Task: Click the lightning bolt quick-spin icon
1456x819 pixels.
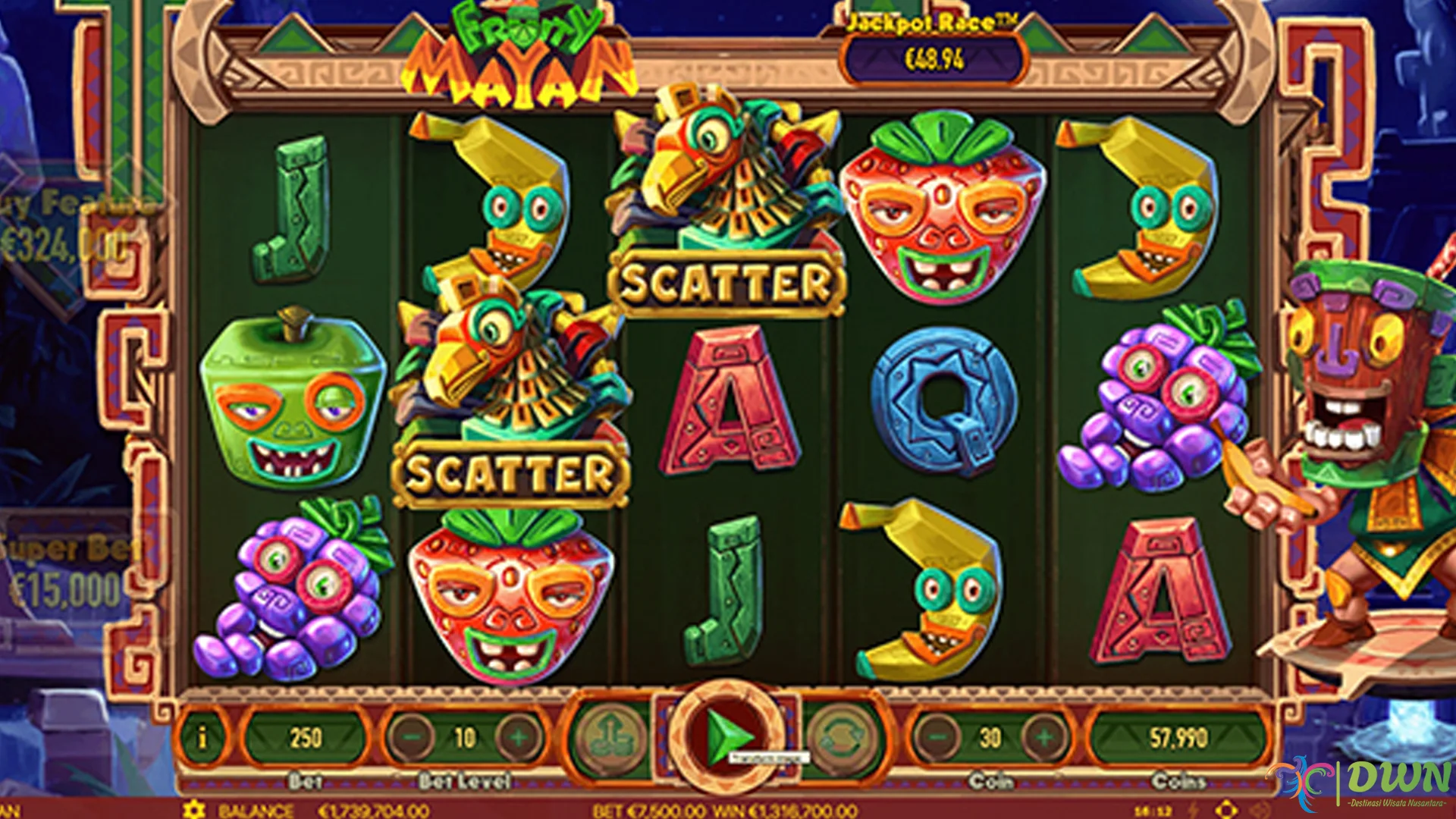Action: (x=1193, y=810)
